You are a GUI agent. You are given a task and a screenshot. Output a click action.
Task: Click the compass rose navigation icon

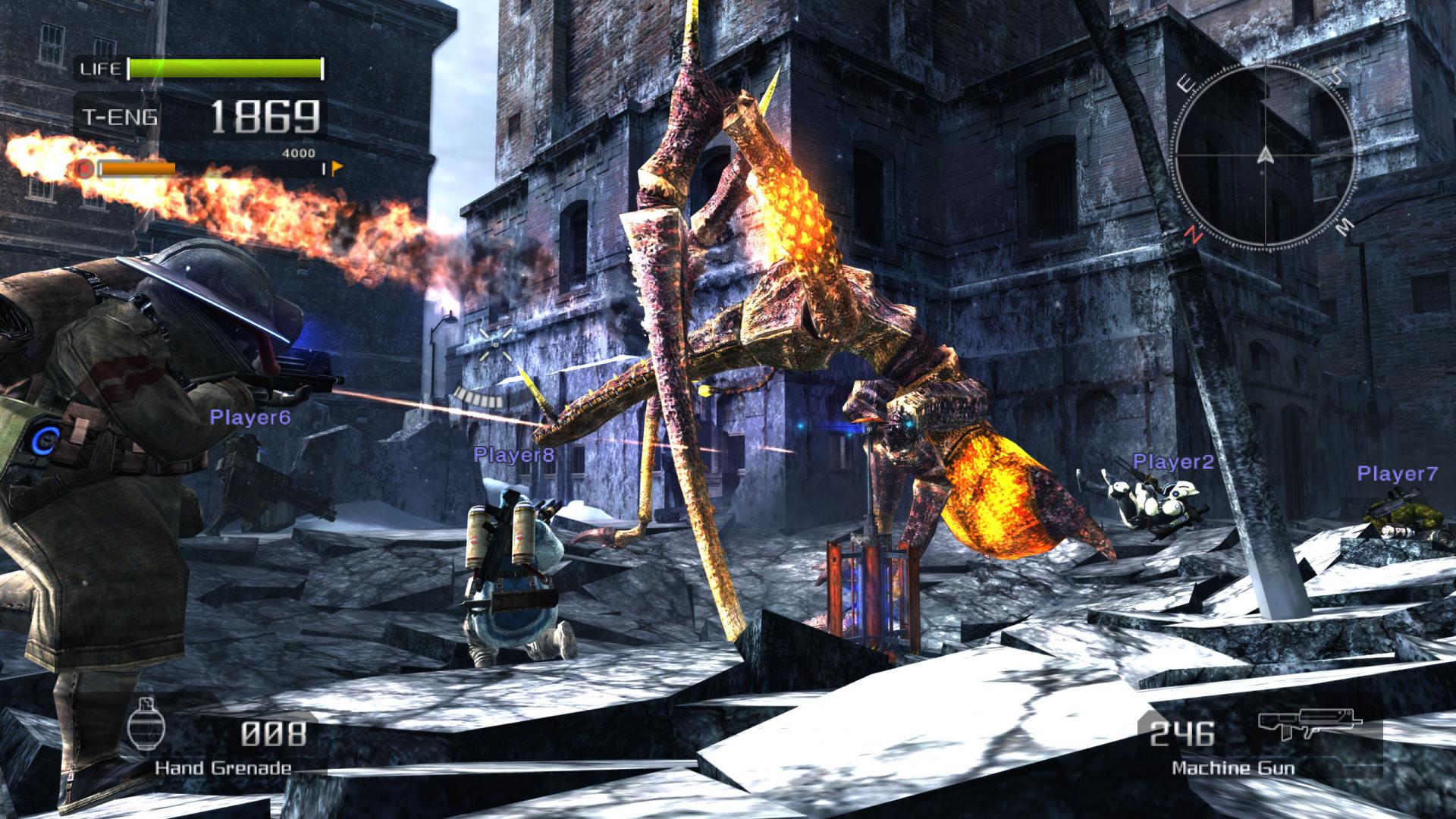tap(1264, 157)
